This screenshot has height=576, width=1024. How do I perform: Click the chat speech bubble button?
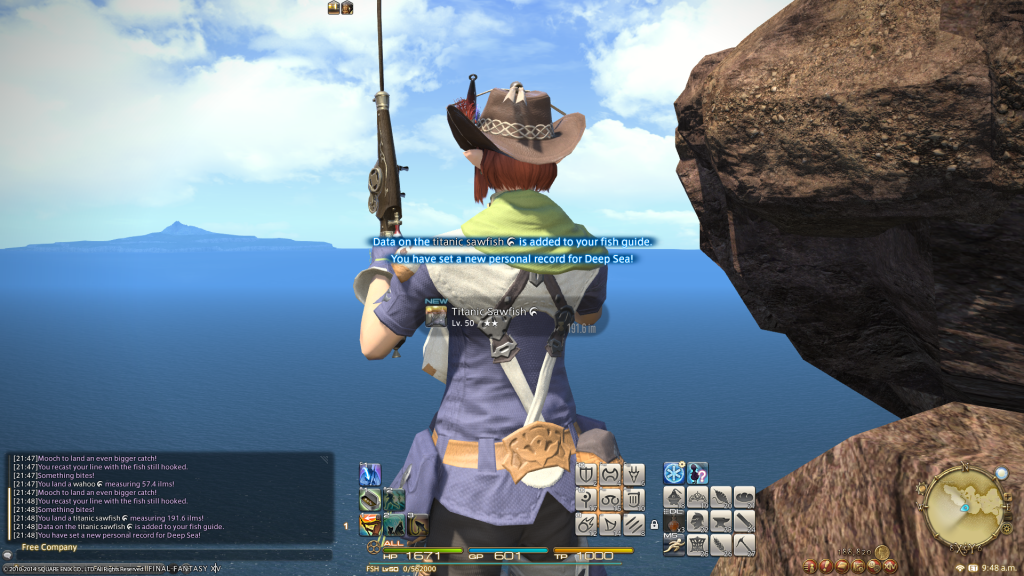point(8,554)
